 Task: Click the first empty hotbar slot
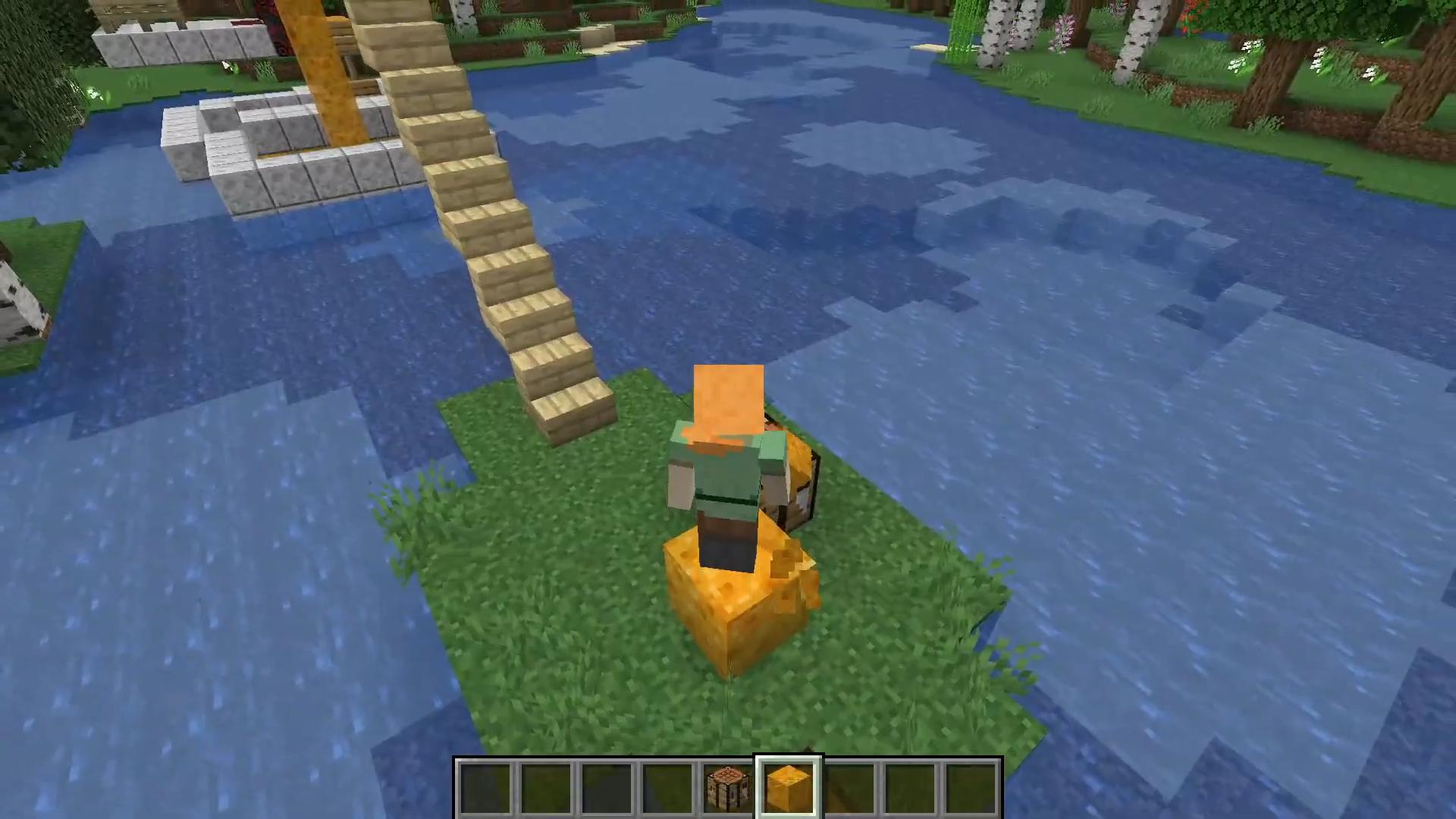tap(483, 785)
